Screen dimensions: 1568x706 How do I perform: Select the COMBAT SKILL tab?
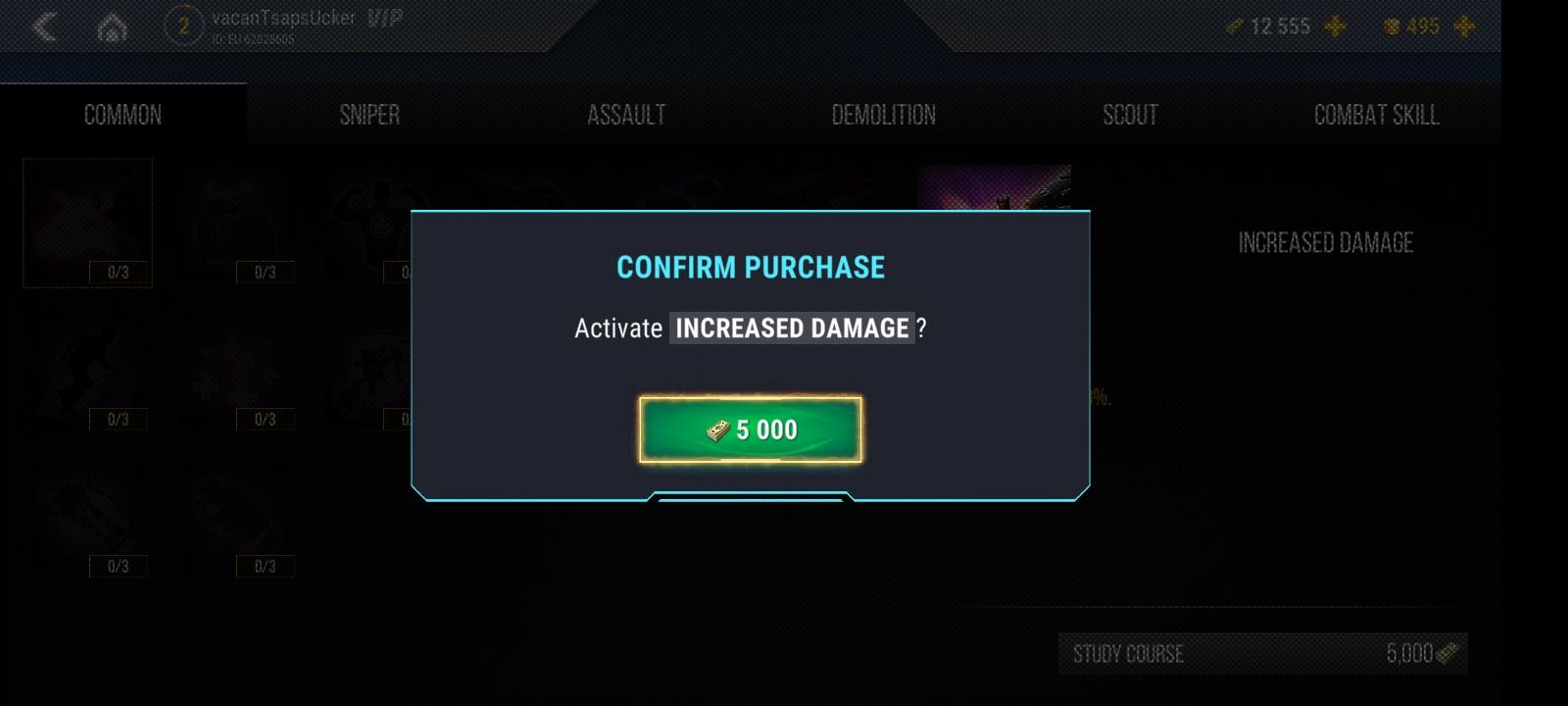[1376, 114]
